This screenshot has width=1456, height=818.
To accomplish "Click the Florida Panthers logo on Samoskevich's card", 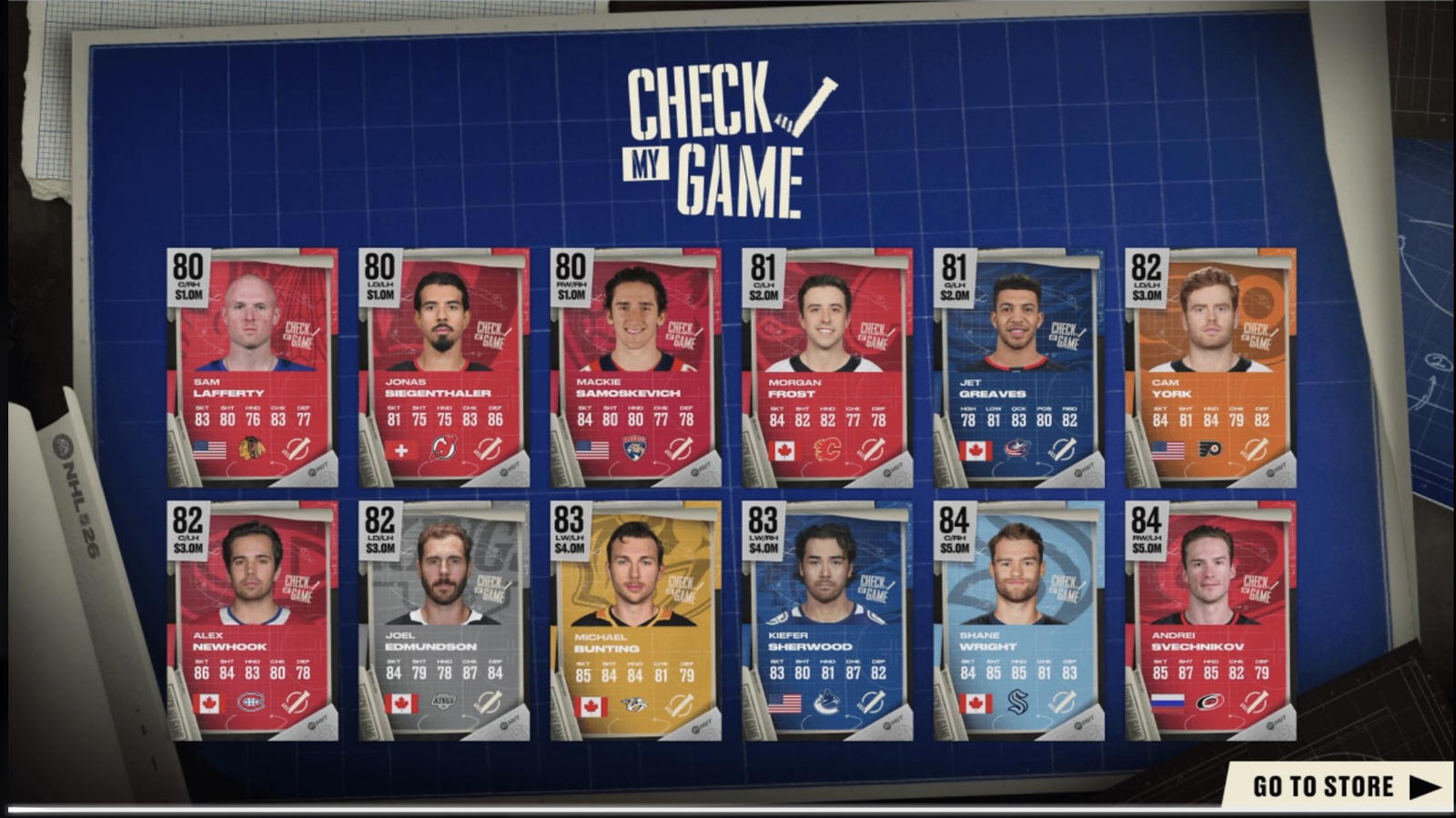I will 635,446.
